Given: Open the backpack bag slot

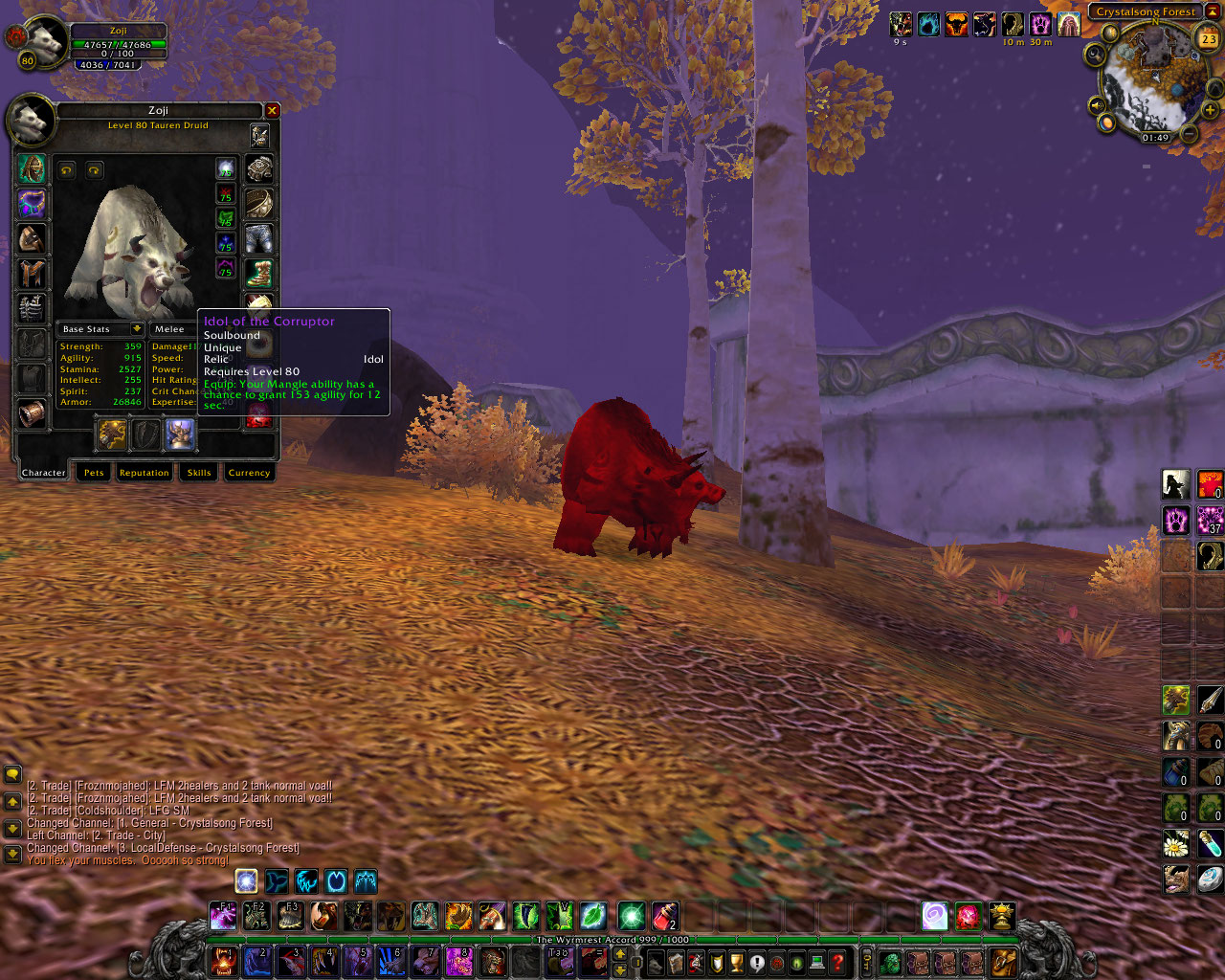Looking at the screenshot, I should click(1004, 962).
